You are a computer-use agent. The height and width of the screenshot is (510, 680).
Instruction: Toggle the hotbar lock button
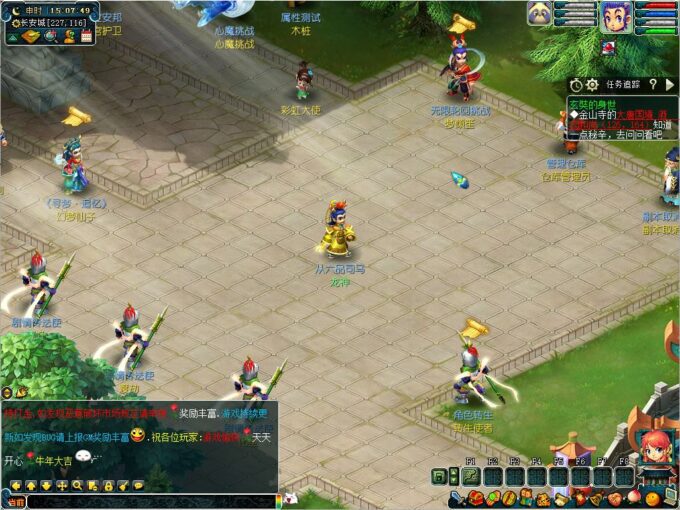(438, 477)
